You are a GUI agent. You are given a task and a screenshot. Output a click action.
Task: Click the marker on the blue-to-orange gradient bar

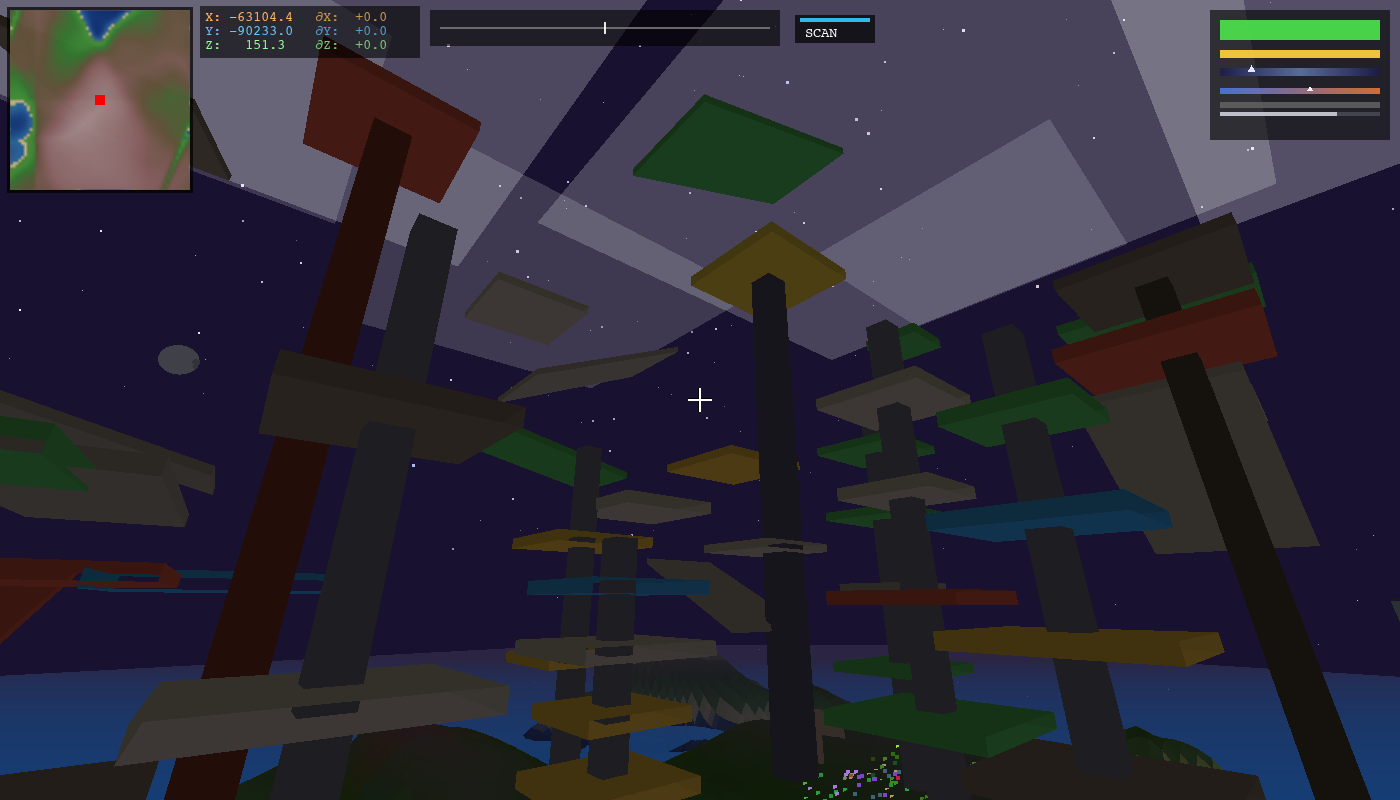pos(1310,88)
